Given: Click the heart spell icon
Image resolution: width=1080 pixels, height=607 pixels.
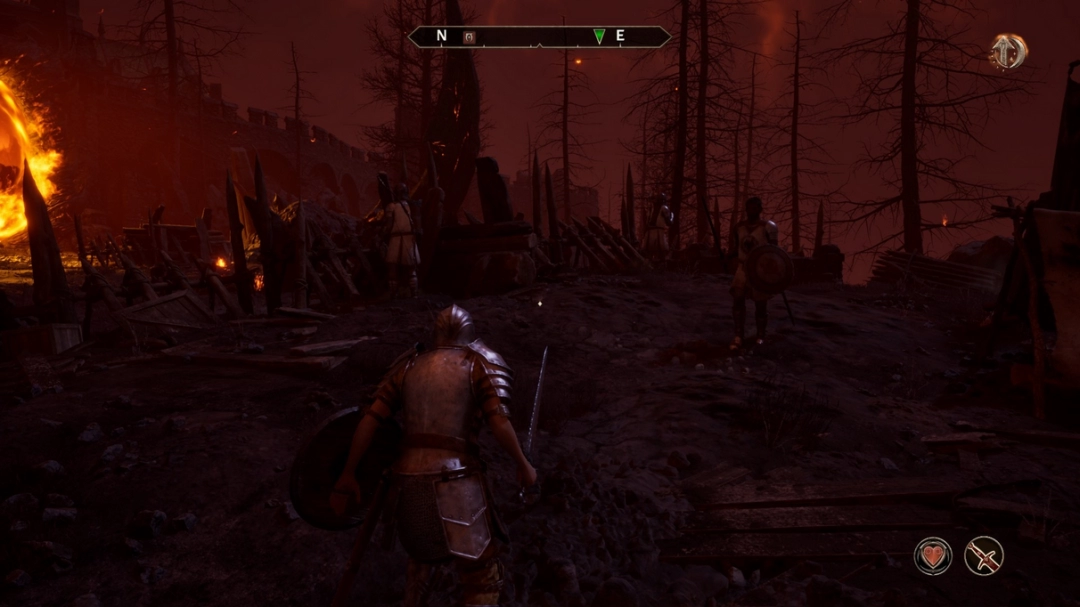Looking at the screenshot, I should pyautogui.click(x=932, y=556).
